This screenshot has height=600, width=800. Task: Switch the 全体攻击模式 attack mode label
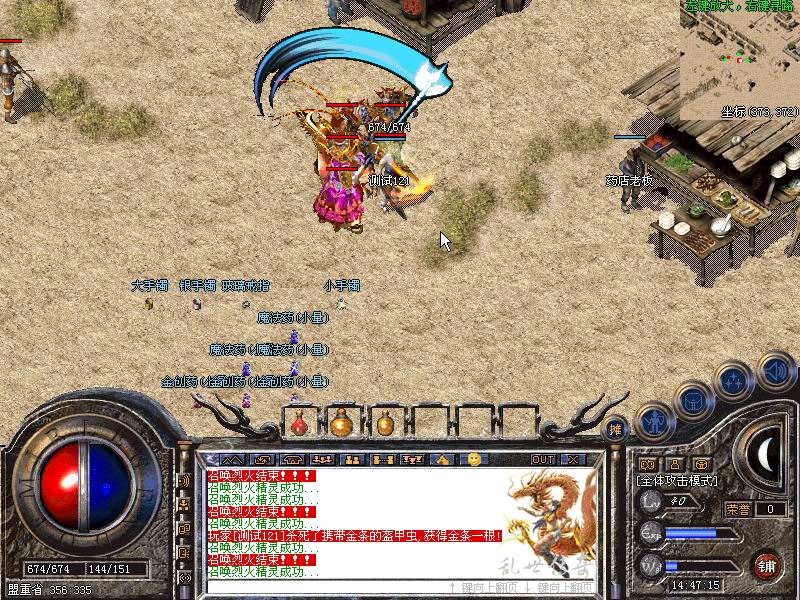(677, 481)
